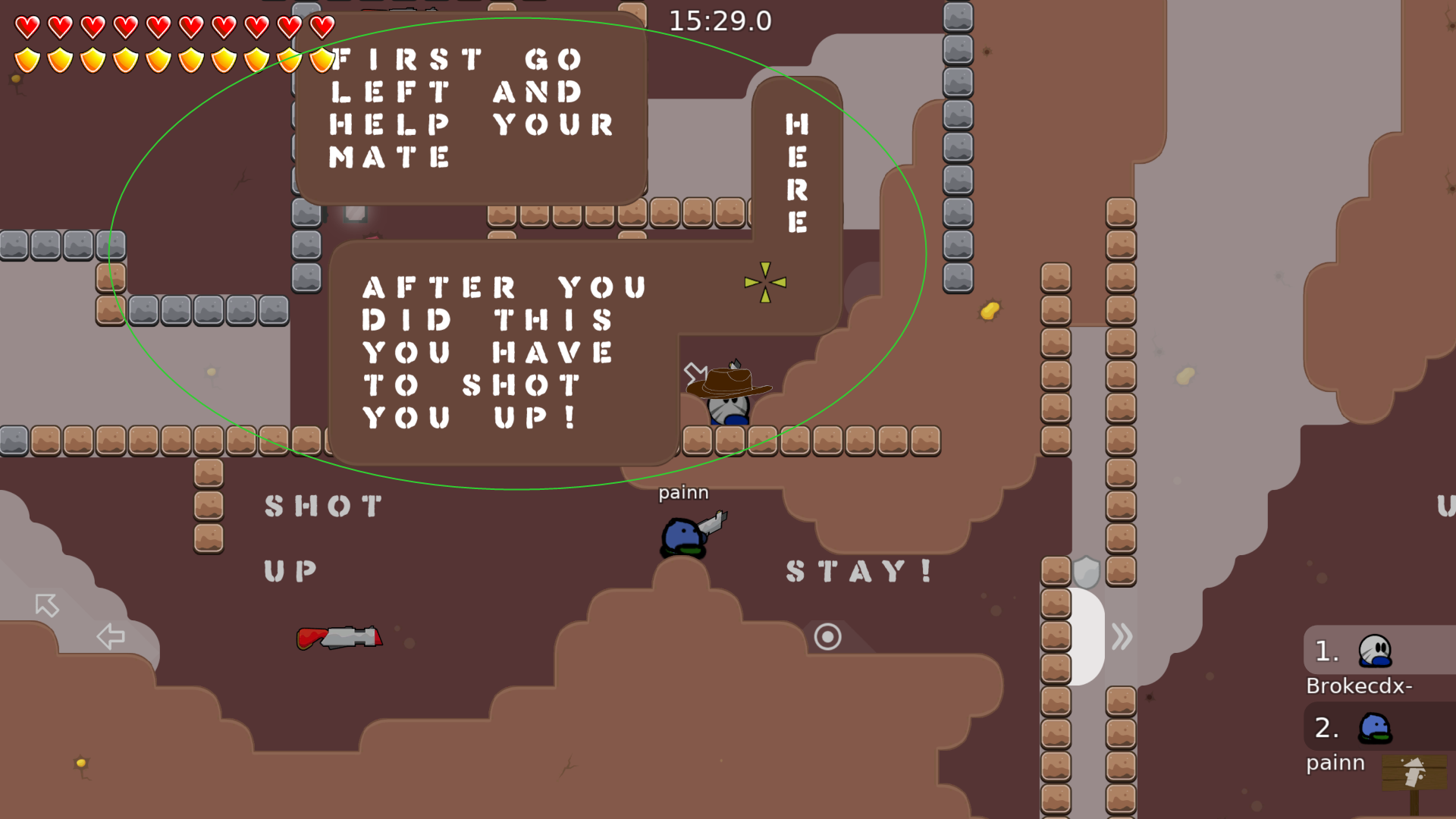Click the yellow crosshair marker icon
Image resolution: width=1456 pixels, height=819 pixels.
765,281
